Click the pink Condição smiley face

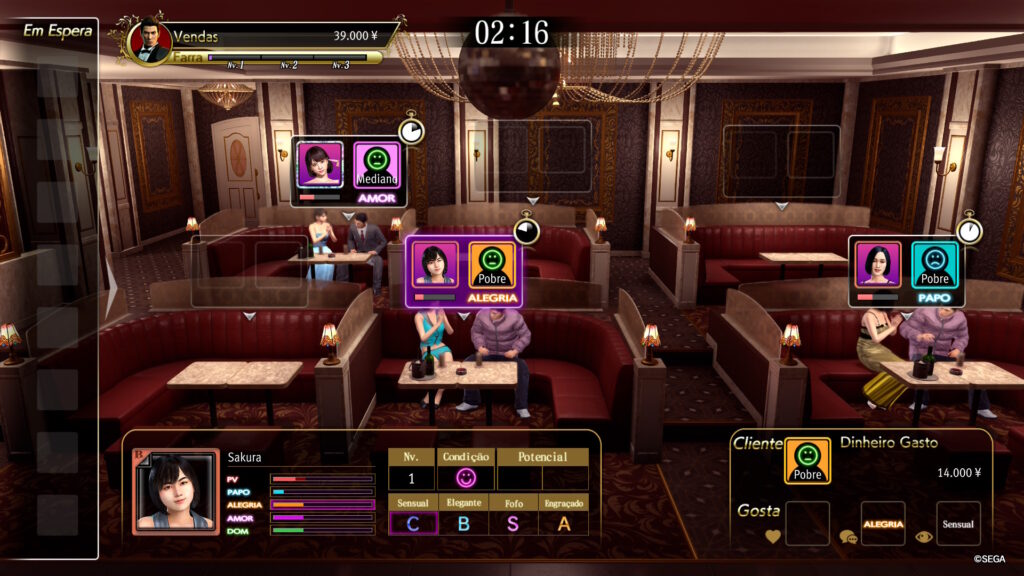click(x=465, y=478)
